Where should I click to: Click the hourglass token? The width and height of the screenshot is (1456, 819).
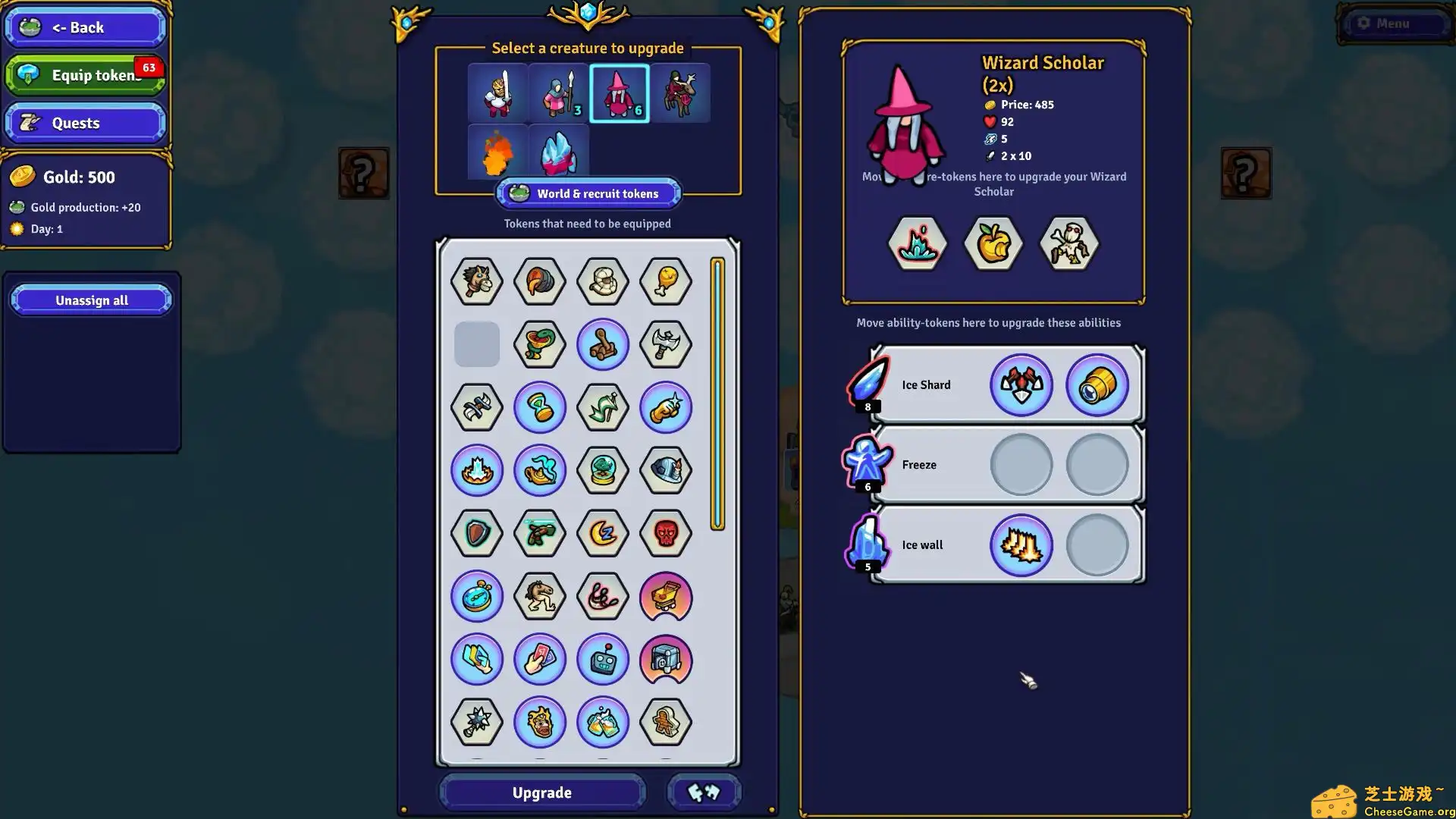pyautogui.click(x=540, y=407)
